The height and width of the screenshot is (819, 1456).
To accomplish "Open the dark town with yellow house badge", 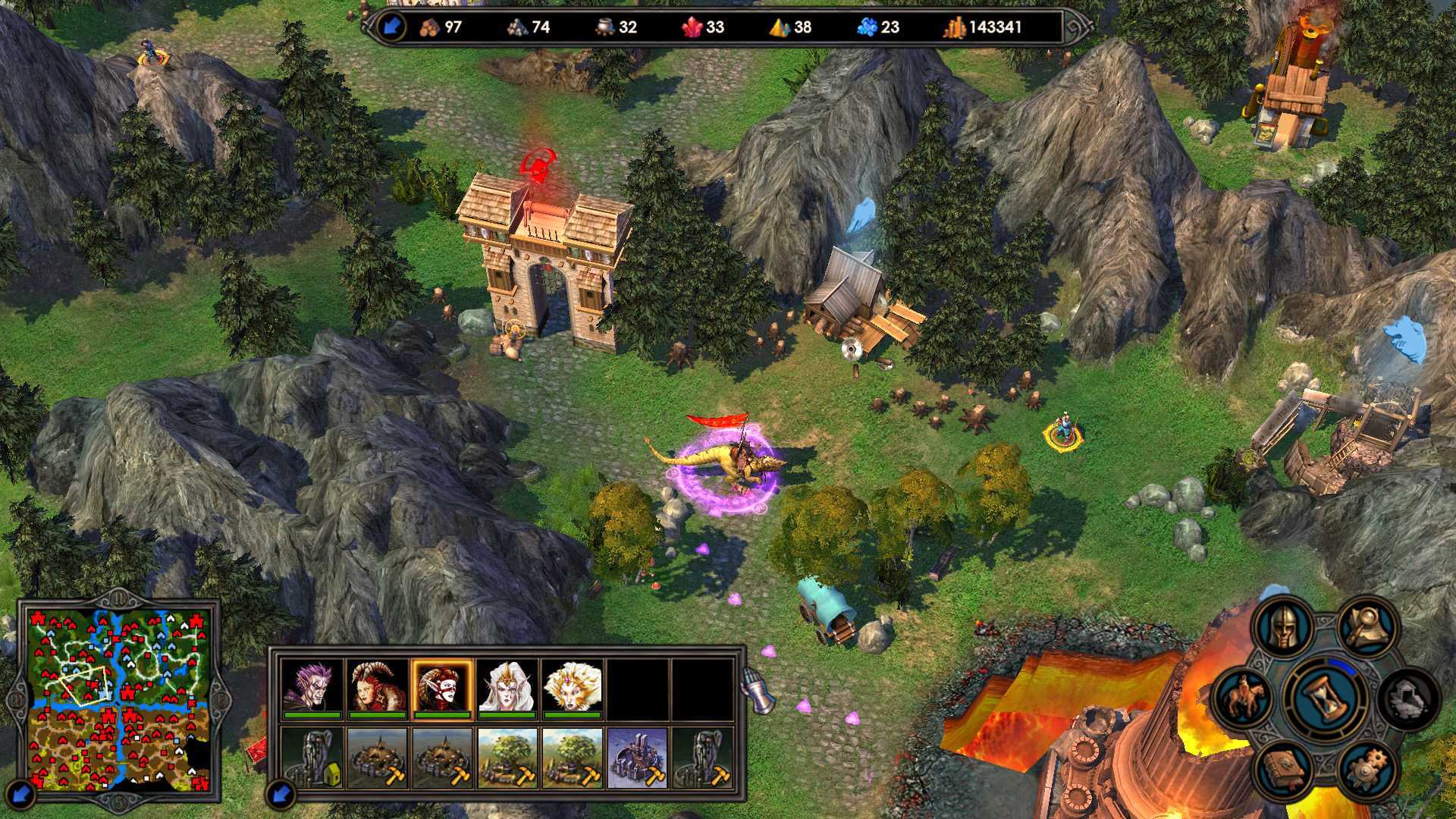I will pyautogui.click(x=312, y=758).
